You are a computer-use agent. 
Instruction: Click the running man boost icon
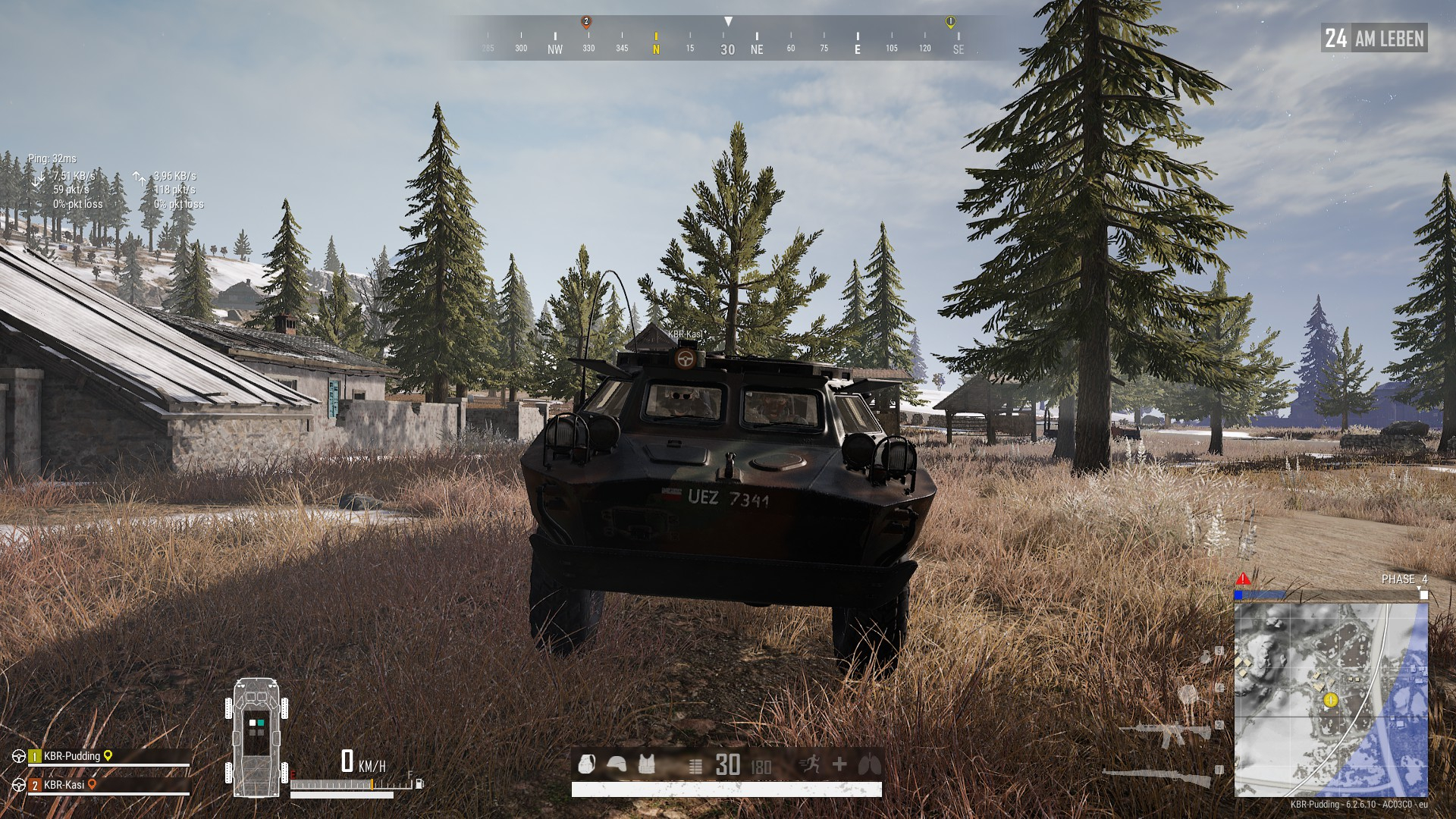pyautogui.click(x=810, y=764)
